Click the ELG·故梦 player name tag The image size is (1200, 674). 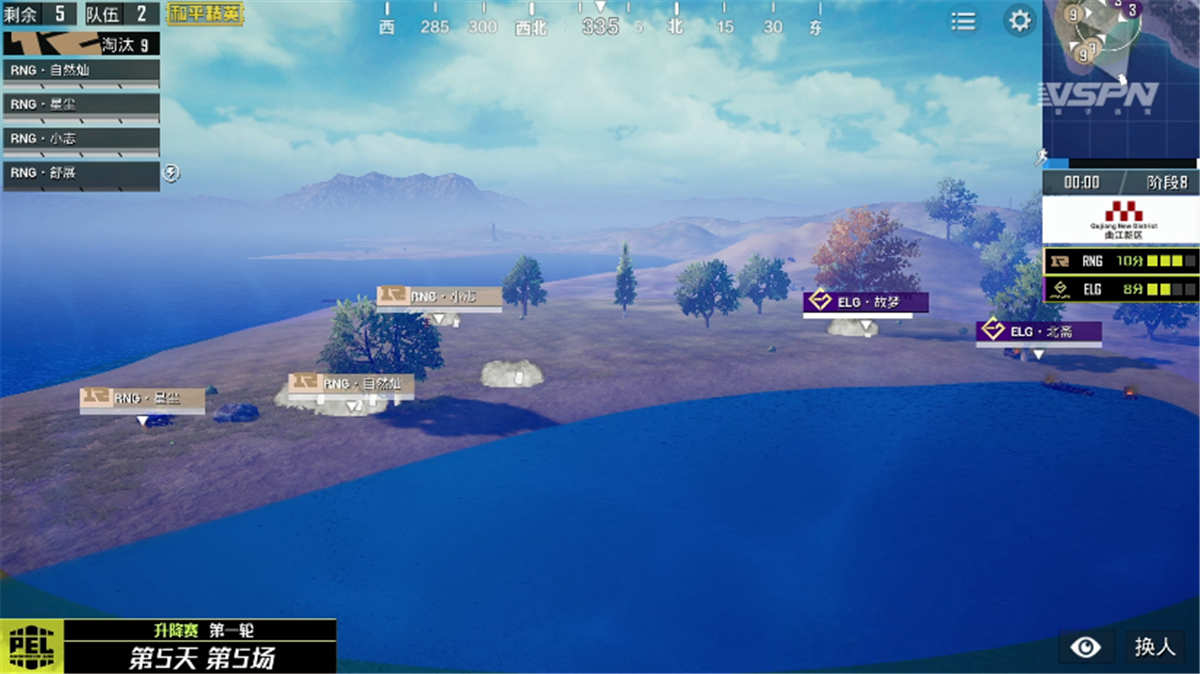pos(866,302)
